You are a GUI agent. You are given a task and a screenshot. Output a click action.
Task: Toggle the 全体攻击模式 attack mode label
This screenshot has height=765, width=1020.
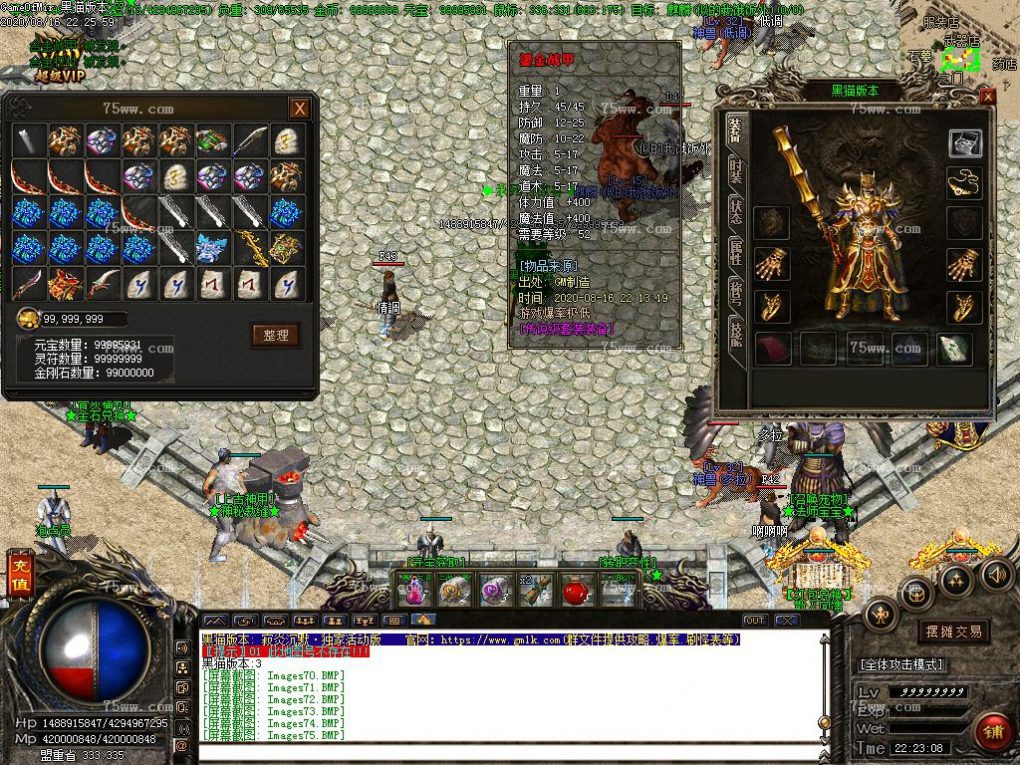pyautogui.click(x=901, y=664)
